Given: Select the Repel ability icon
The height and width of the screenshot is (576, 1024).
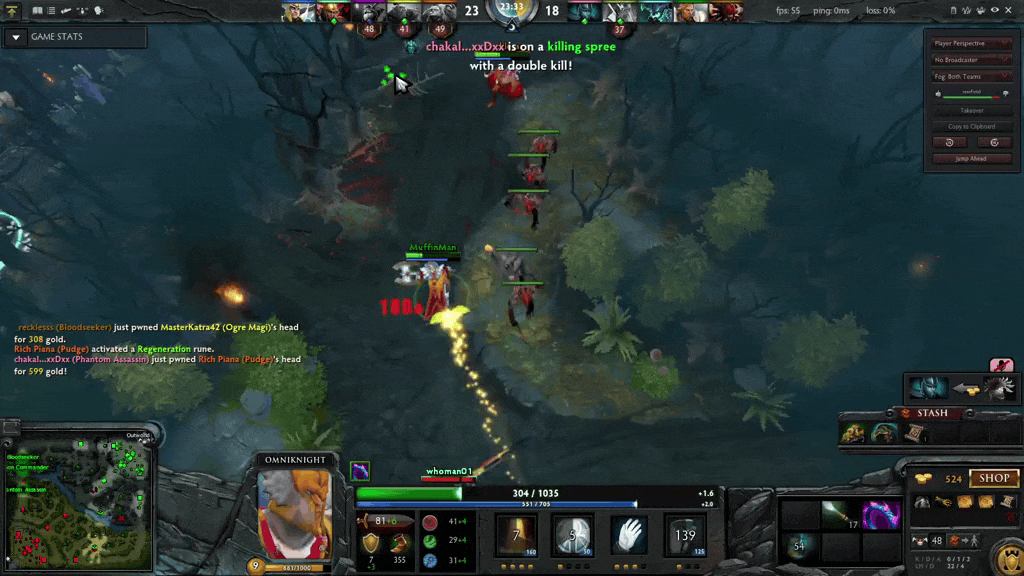Looking at the screenshot, I should click(x=573, y=535).
